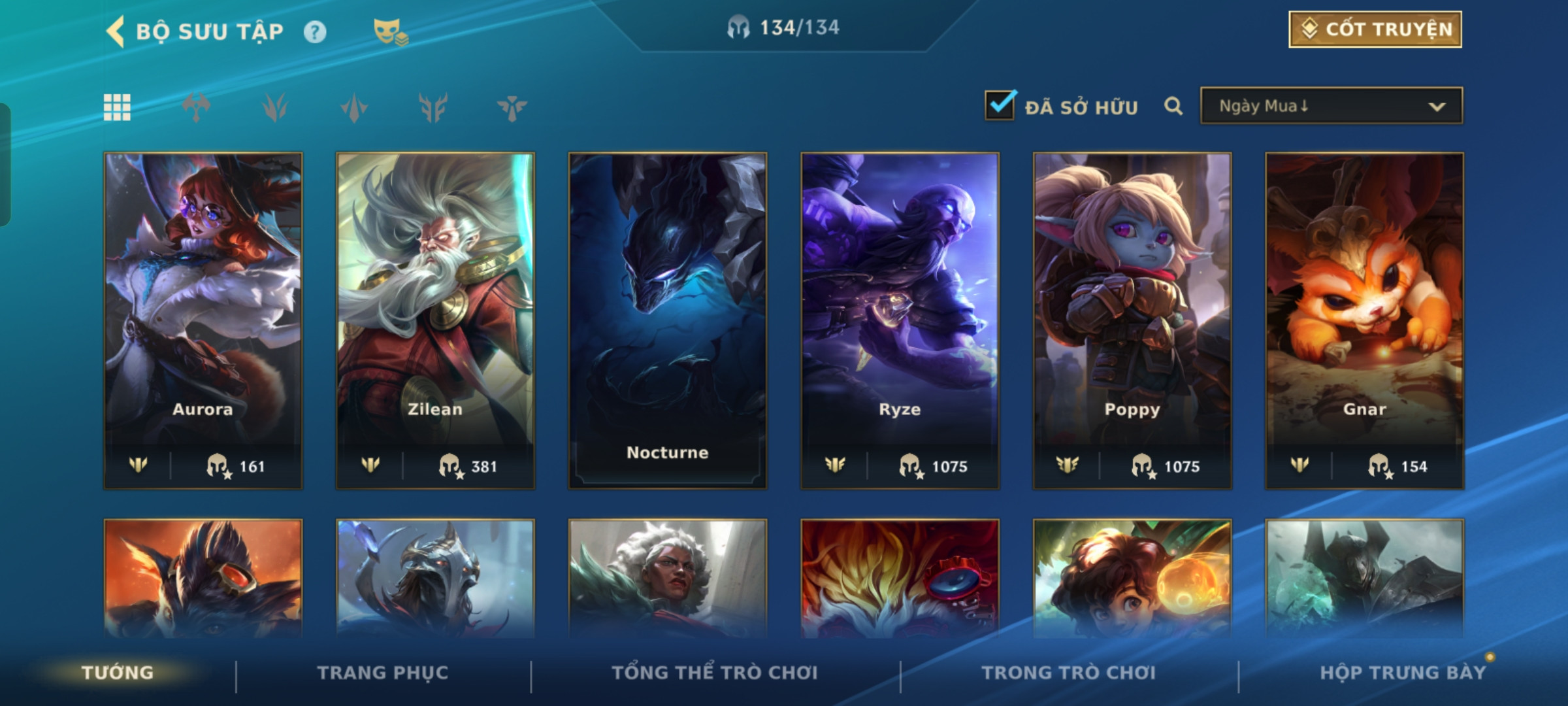
Task: Select the Poppy champion card
Action: point(1132,320)
